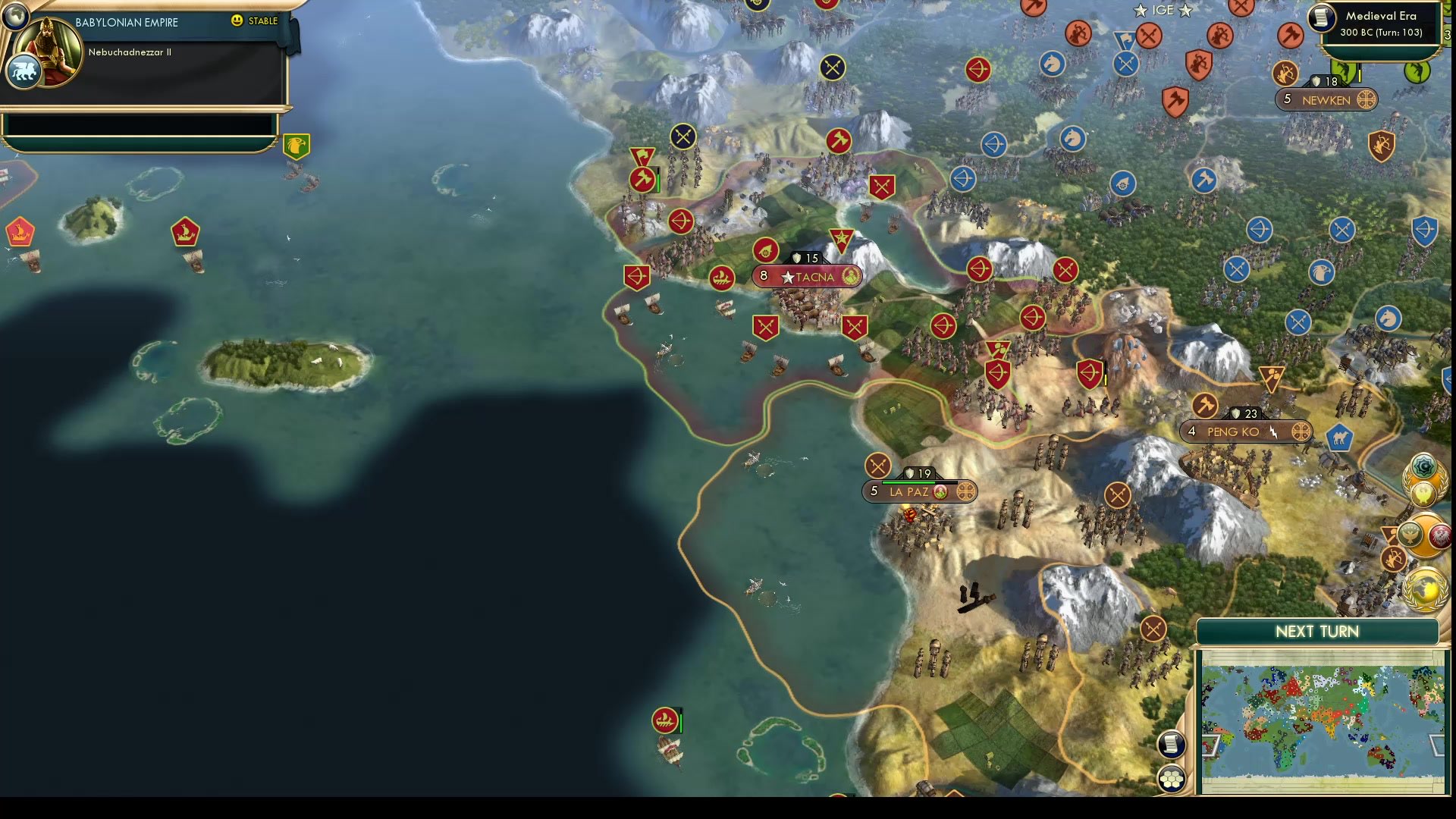Expand the Peng Ko city banner

[1244, 431]
